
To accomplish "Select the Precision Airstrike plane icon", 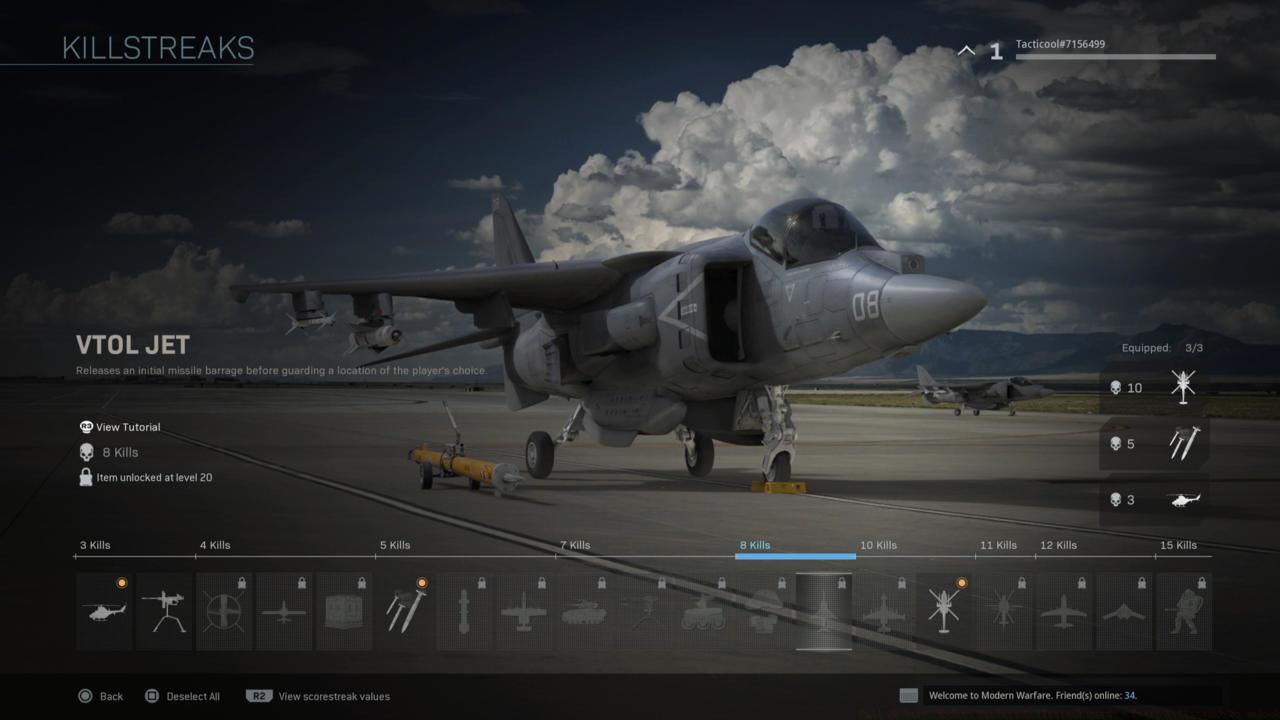I will point(524,610).
